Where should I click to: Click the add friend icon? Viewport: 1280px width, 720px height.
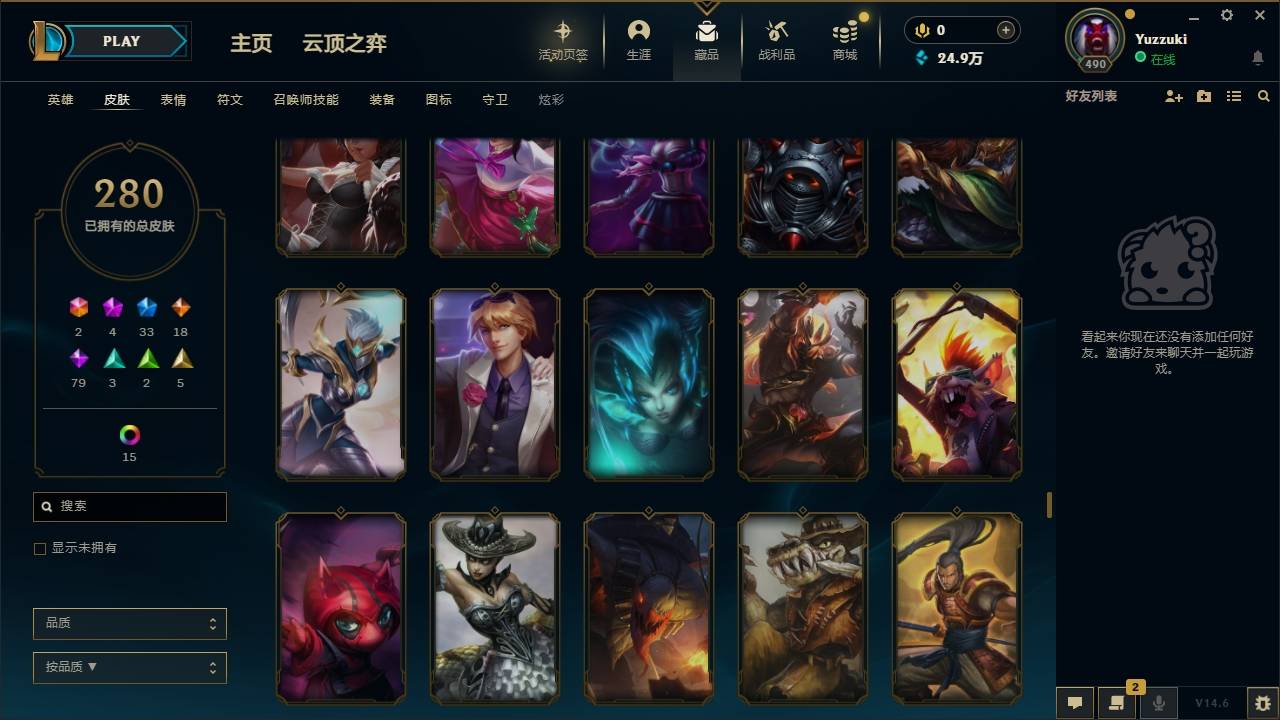[1172, 96]
